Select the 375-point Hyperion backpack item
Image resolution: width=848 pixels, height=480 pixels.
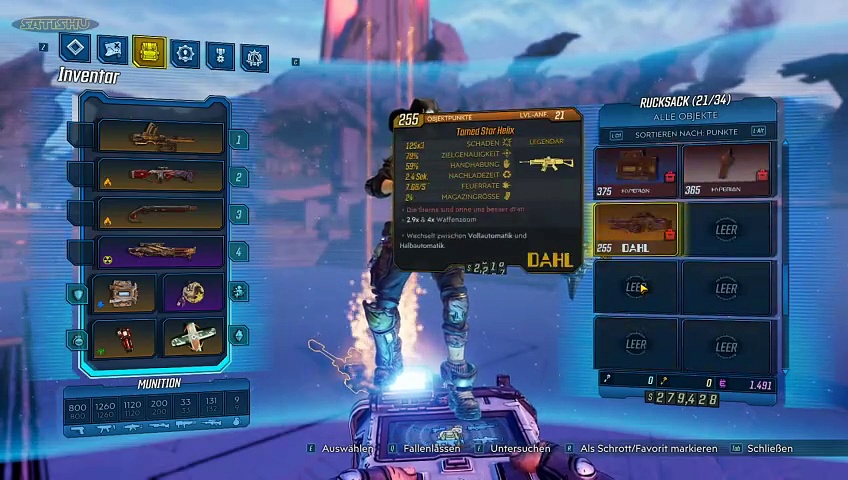coord(636,171)
